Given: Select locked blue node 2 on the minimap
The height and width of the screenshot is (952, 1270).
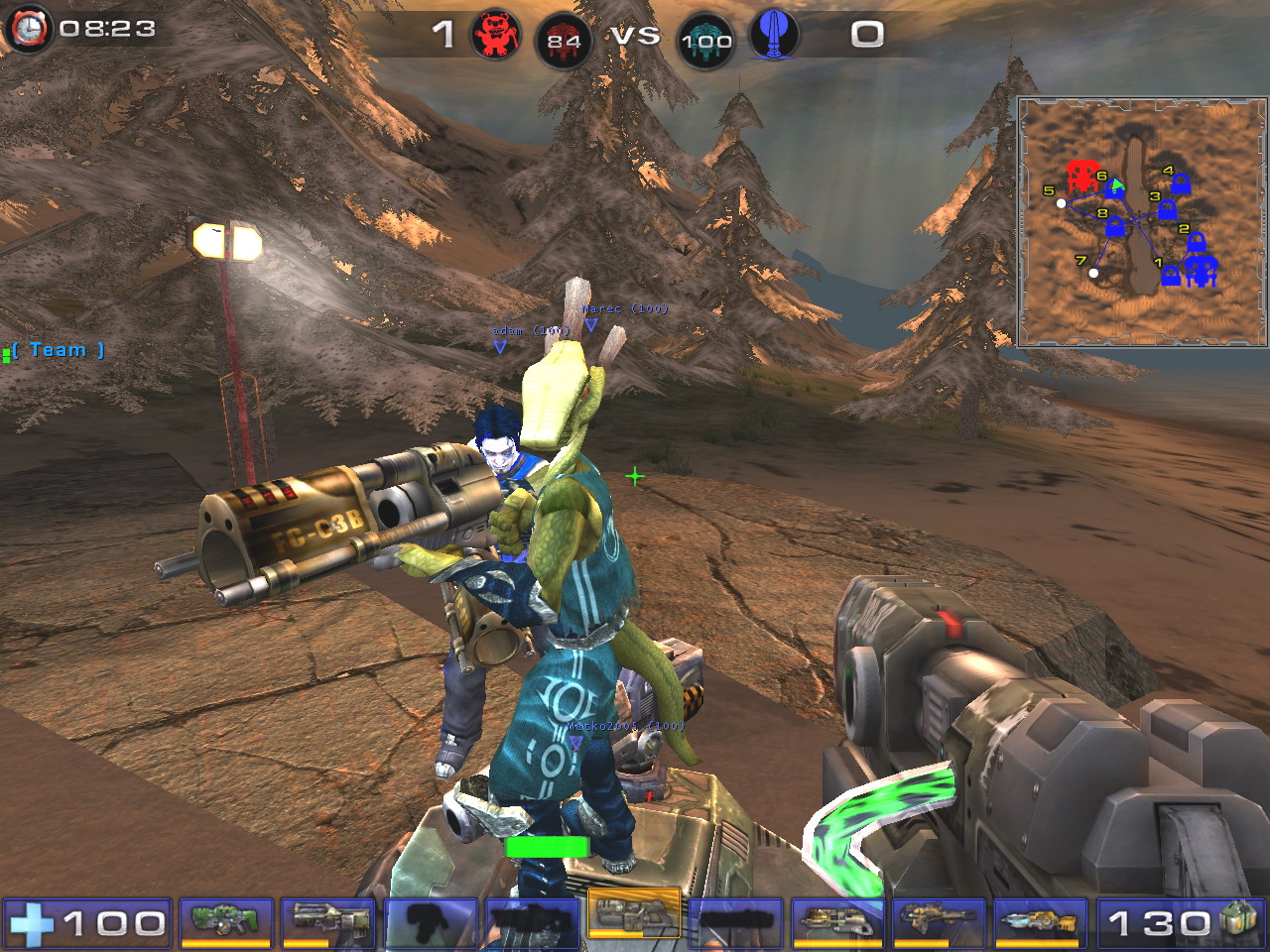Looking at the screenshot, I should (1196, 242).
